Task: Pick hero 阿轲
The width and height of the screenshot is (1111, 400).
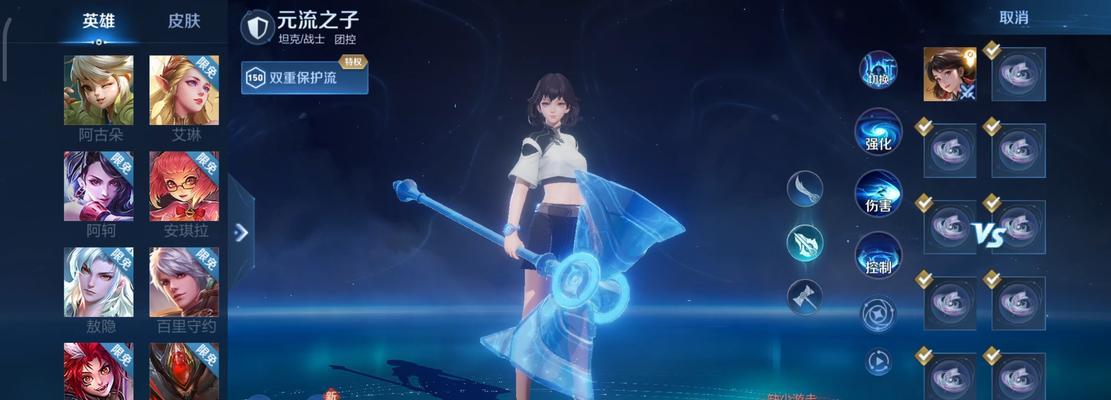Action: point(99,186)
